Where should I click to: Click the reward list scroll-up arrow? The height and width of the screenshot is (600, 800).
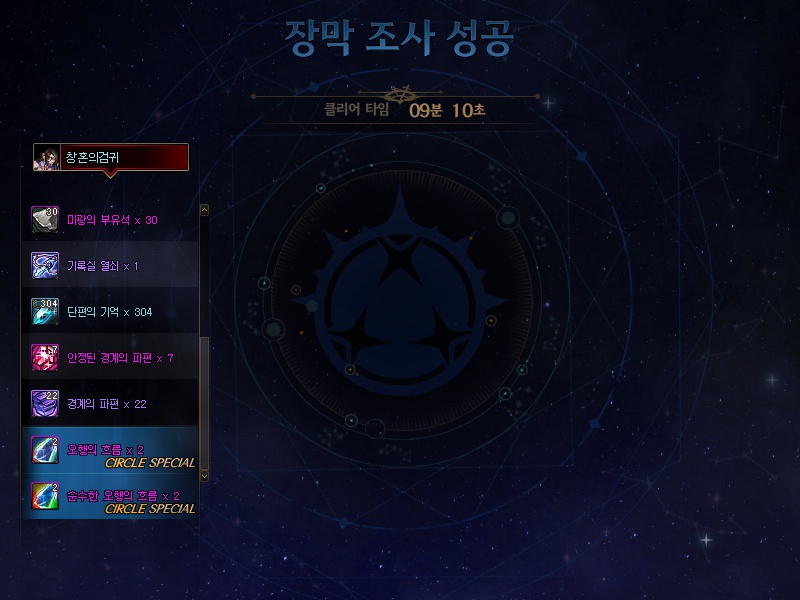point(205,210)
